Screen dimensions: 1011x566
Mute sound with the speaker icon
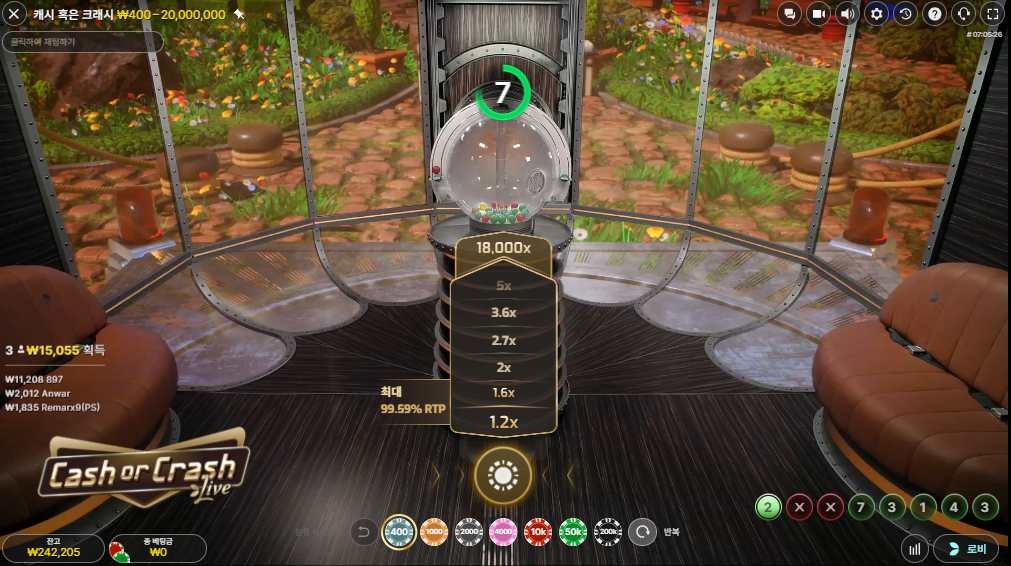pyautogui.click(x=848, y=14)
